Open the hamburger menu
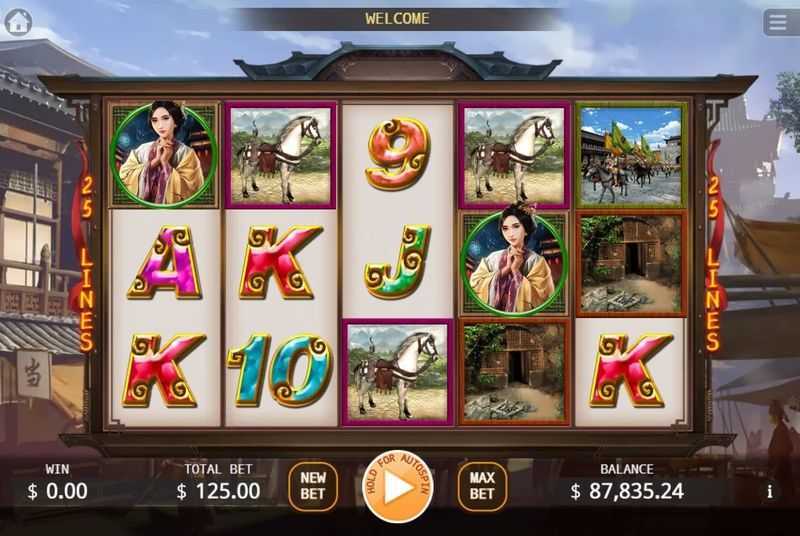The width and height of the screenshot is (800, 536). click(777, 22)
